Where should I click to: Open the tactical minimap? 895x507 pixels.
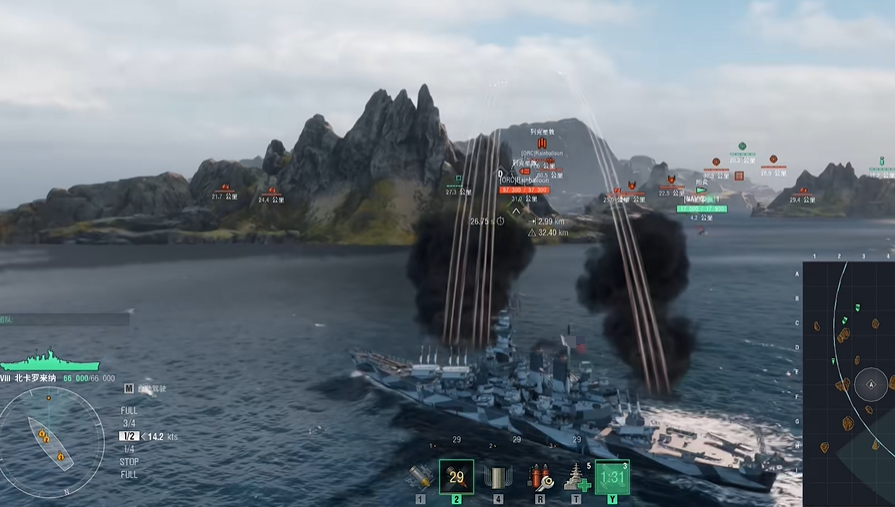tap(850, 385)
